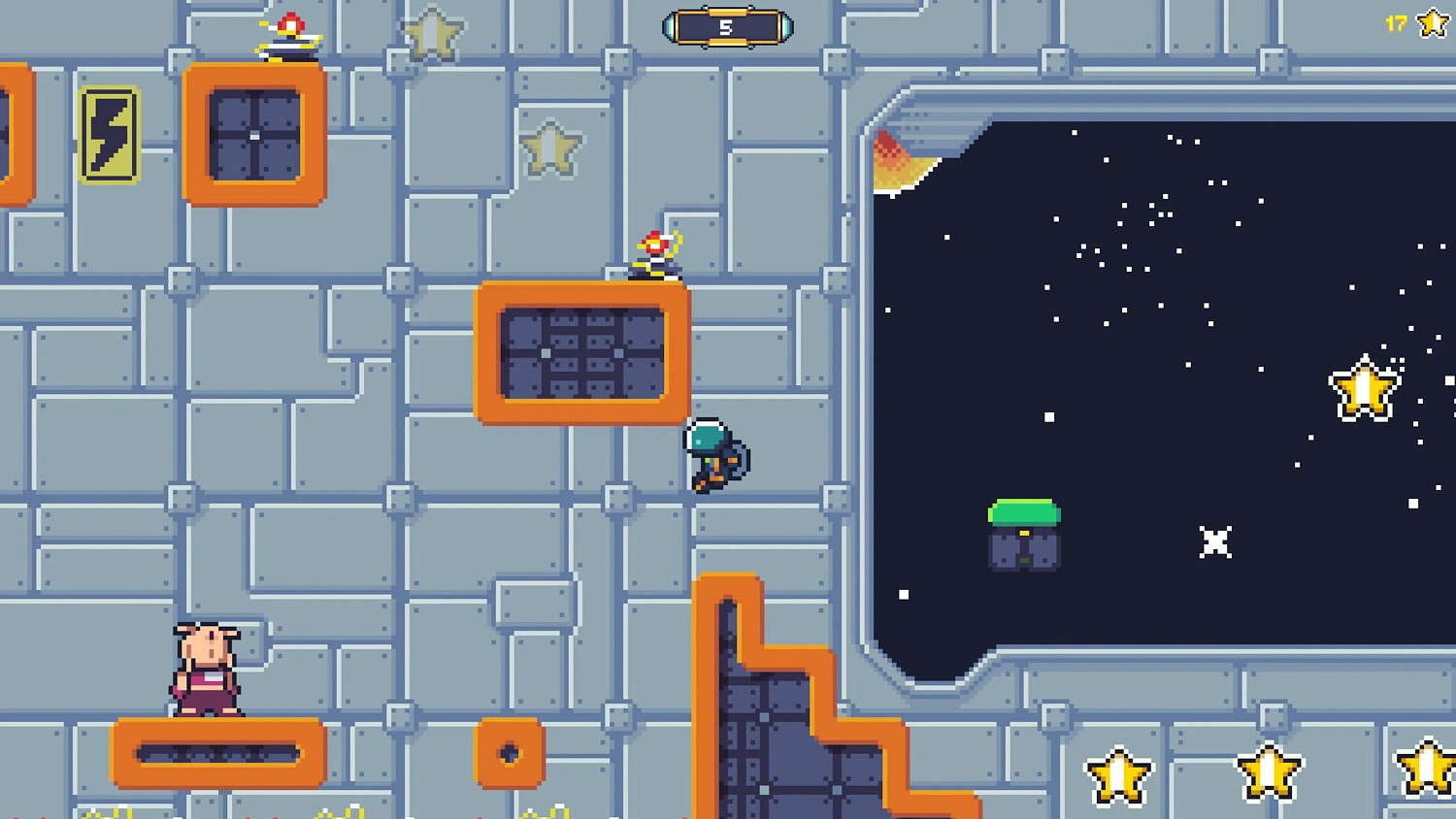Open the level counter capsule showing 5
1456x819 pixels.
pos(728,26)
